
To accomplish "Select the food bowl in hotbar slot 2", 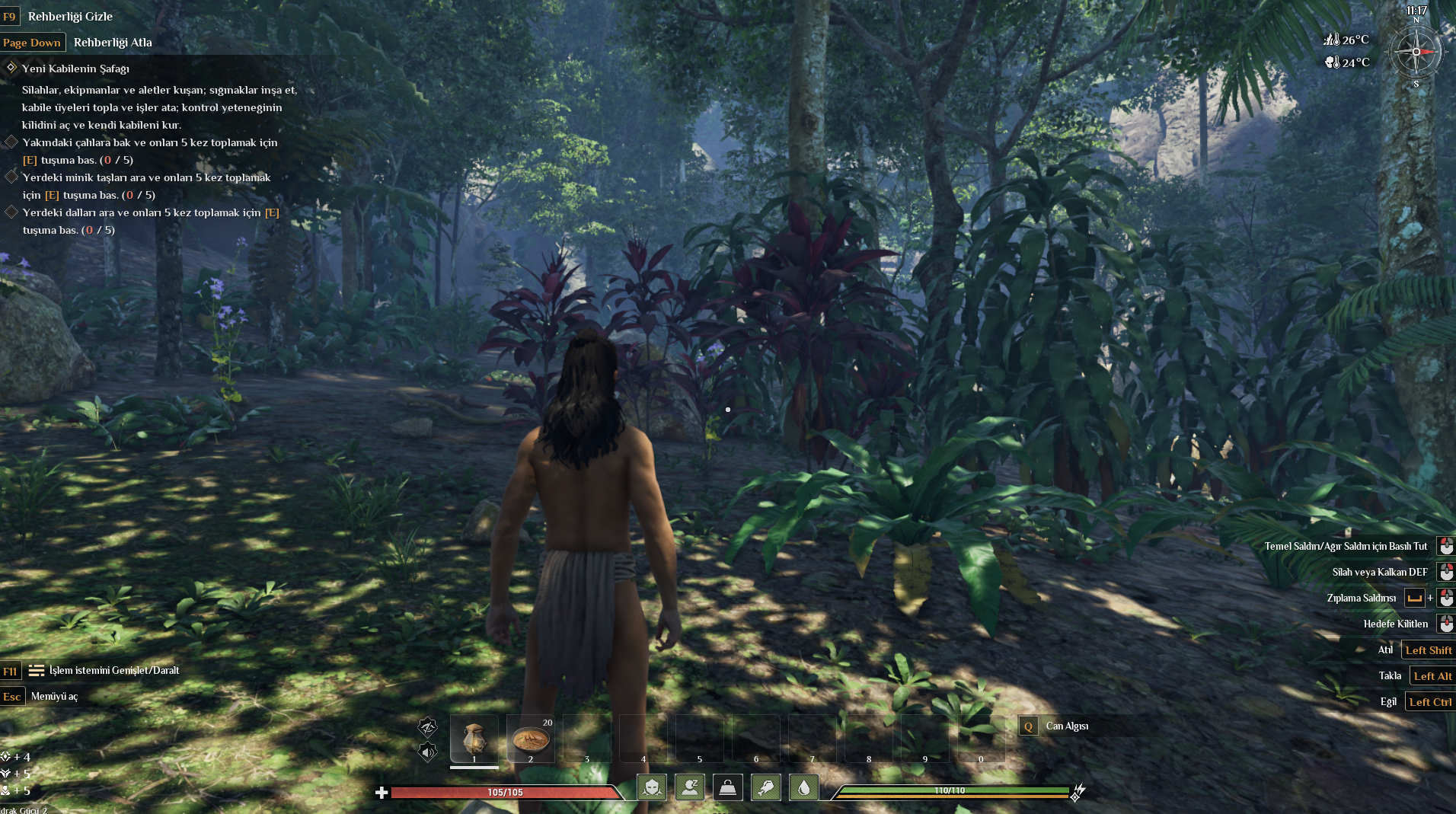I will click(531, 739).
